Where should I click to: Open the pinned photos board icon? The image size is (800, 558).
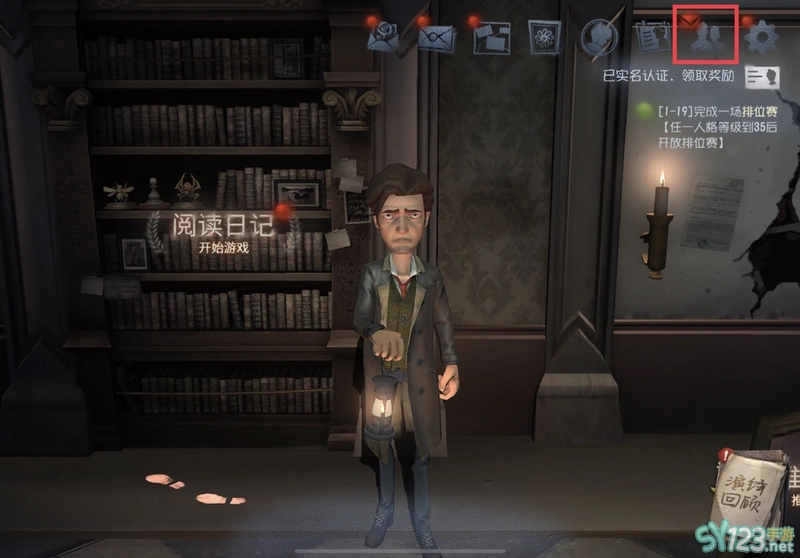pos(491,38)
